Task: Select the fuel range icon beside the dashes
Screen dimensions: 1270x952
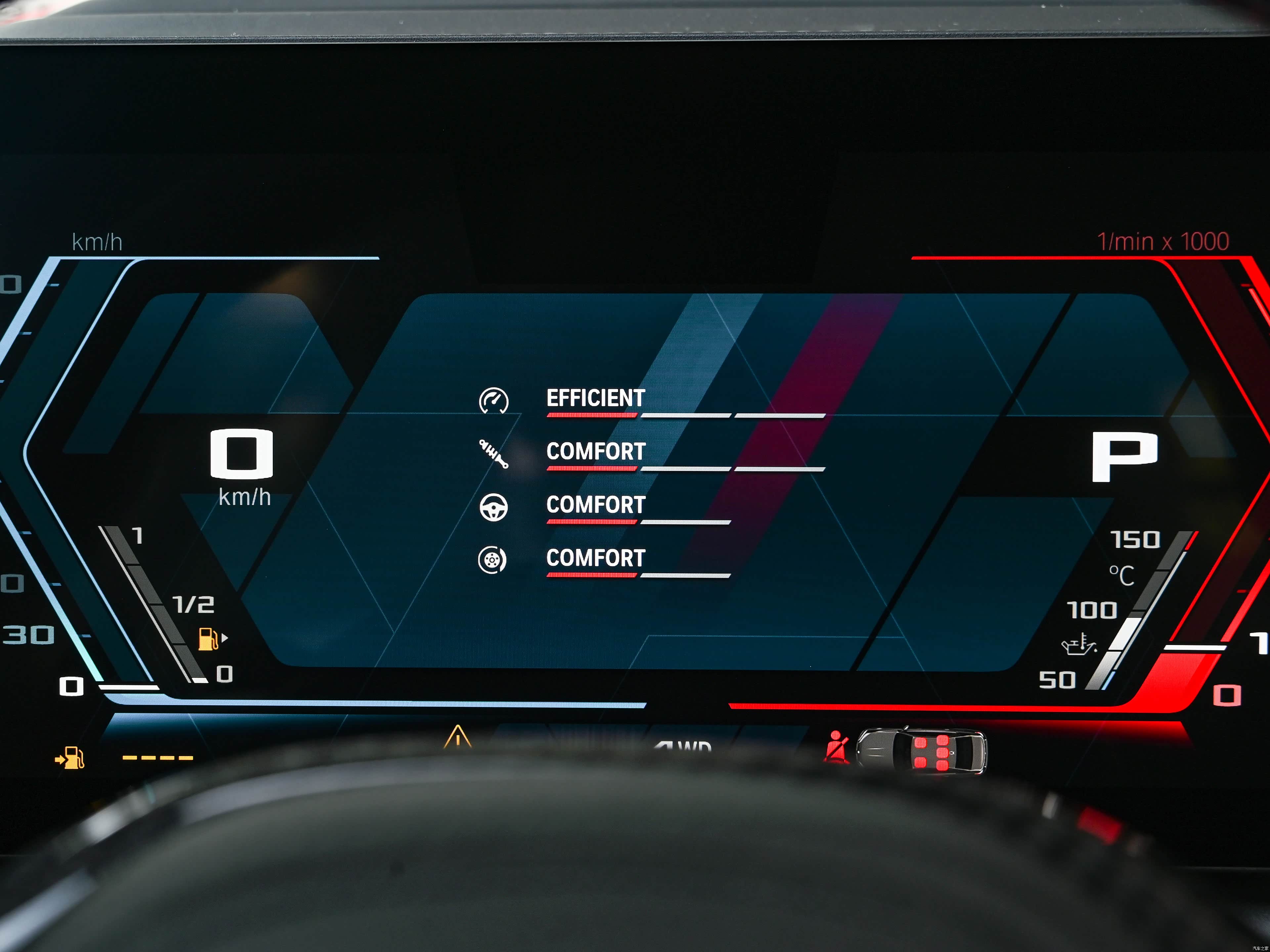Action: 70,758
